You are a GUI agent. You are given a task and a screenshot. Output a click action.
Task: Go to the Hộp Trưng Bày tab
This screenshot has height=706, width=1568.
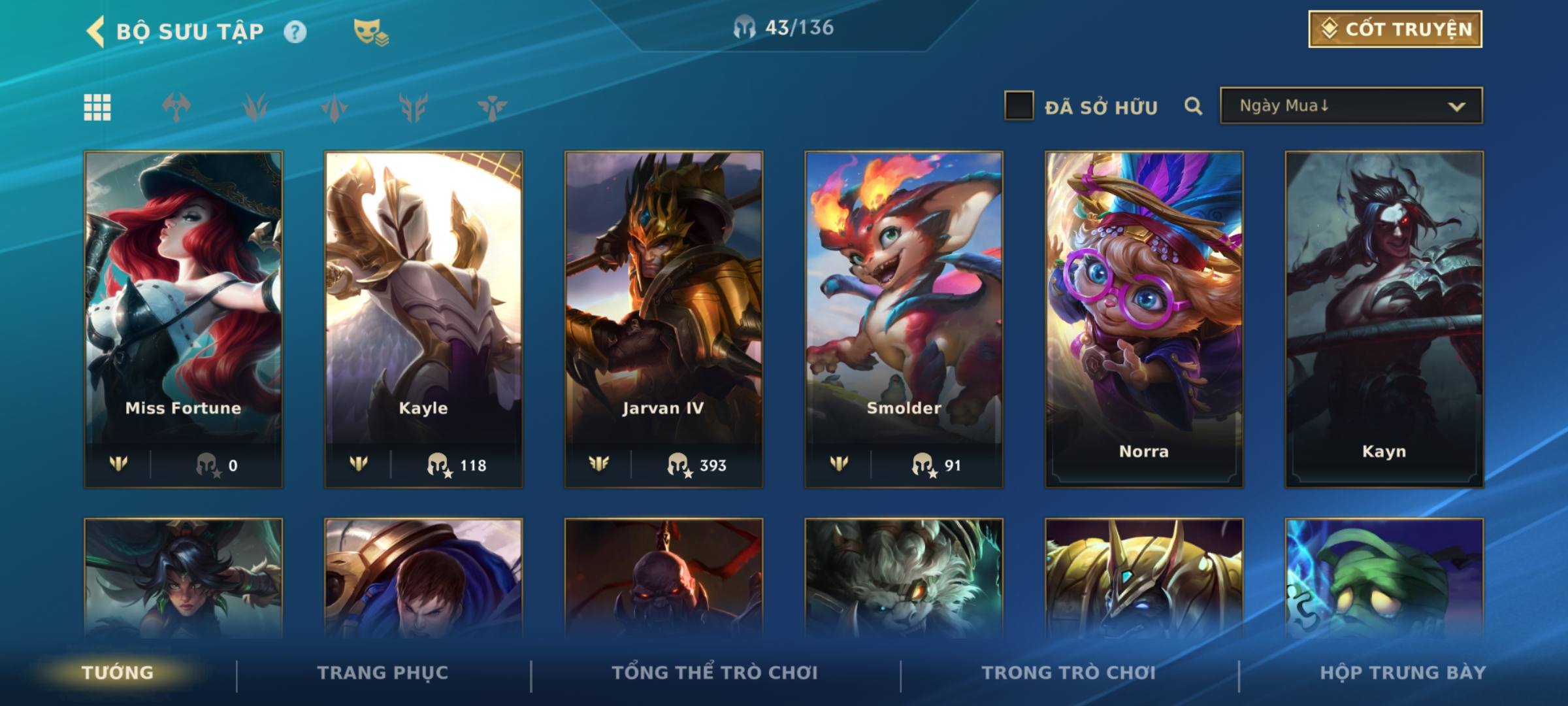pyautogui.click(x=1403, y=673)
